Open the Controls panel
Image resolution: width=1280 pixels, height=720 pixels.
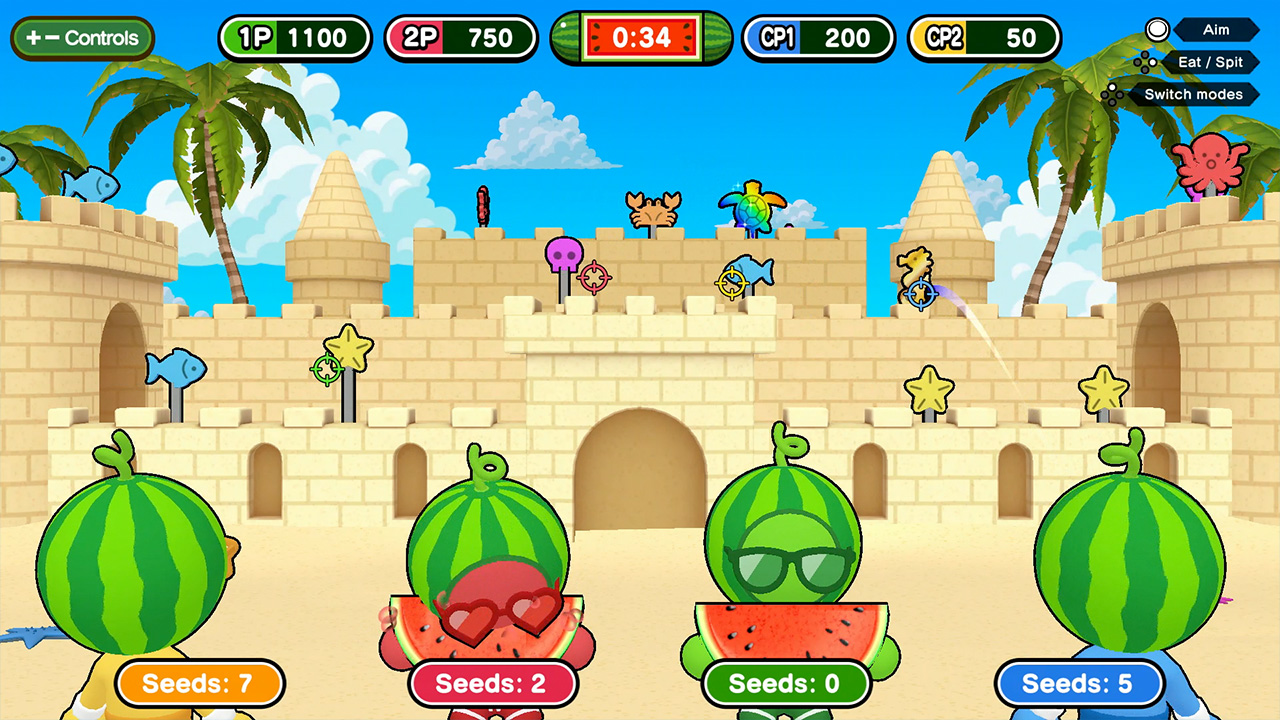(82, 38)
